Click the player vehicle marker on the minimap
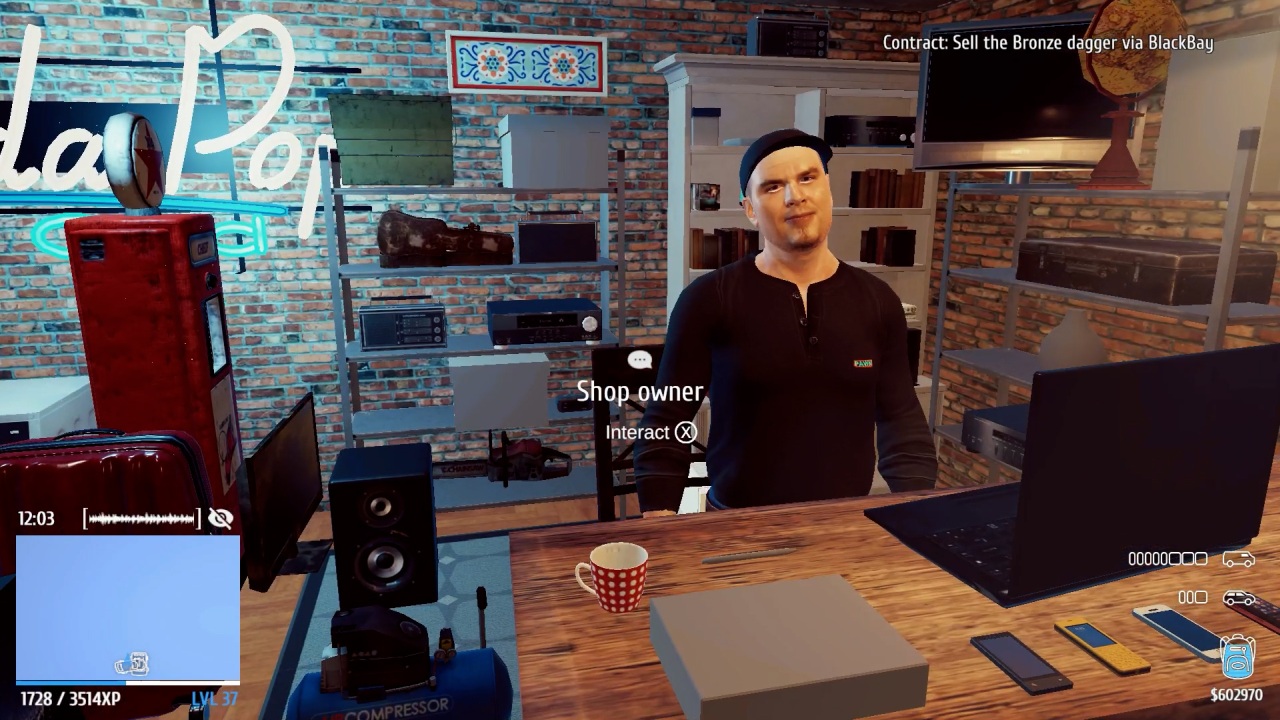 tap(133, 664)
